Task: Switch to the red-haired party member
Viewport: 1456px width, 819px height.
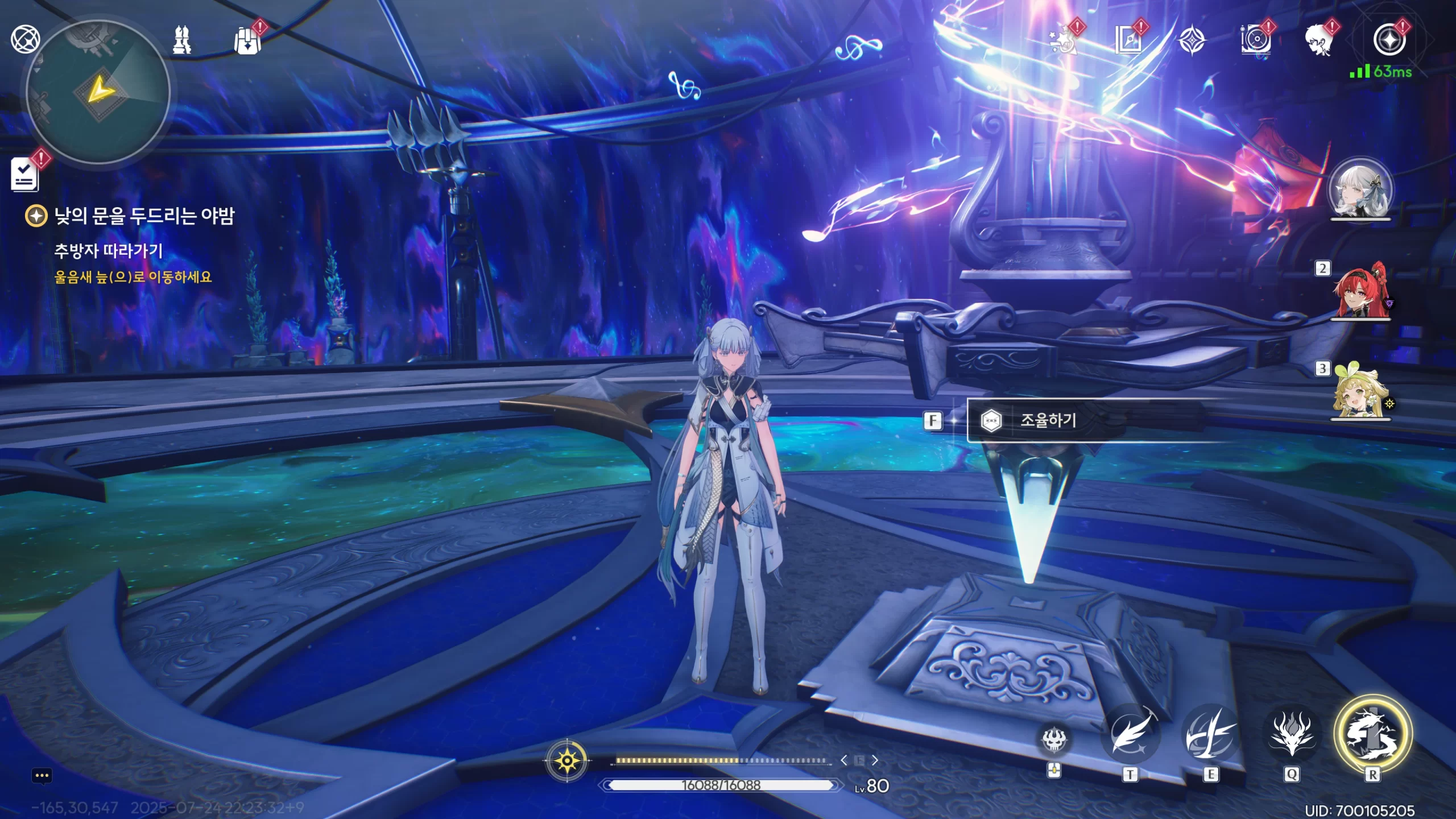Action: click(1360, 291)
